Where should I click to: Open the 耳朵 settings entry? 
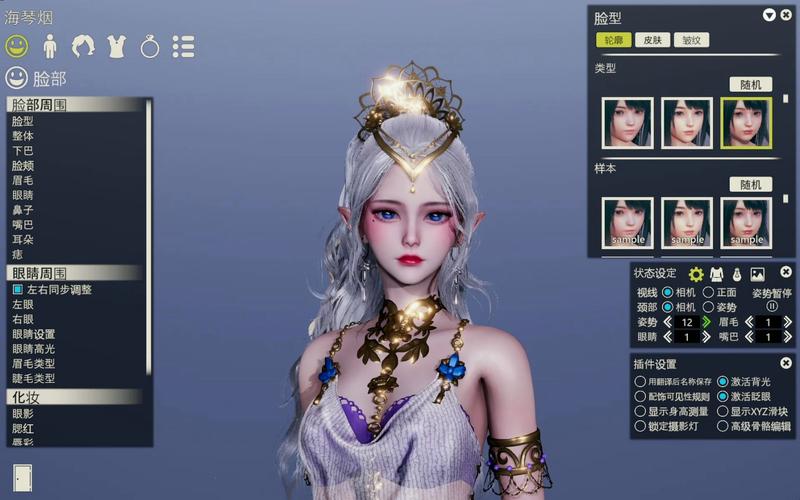coord(23,241)
